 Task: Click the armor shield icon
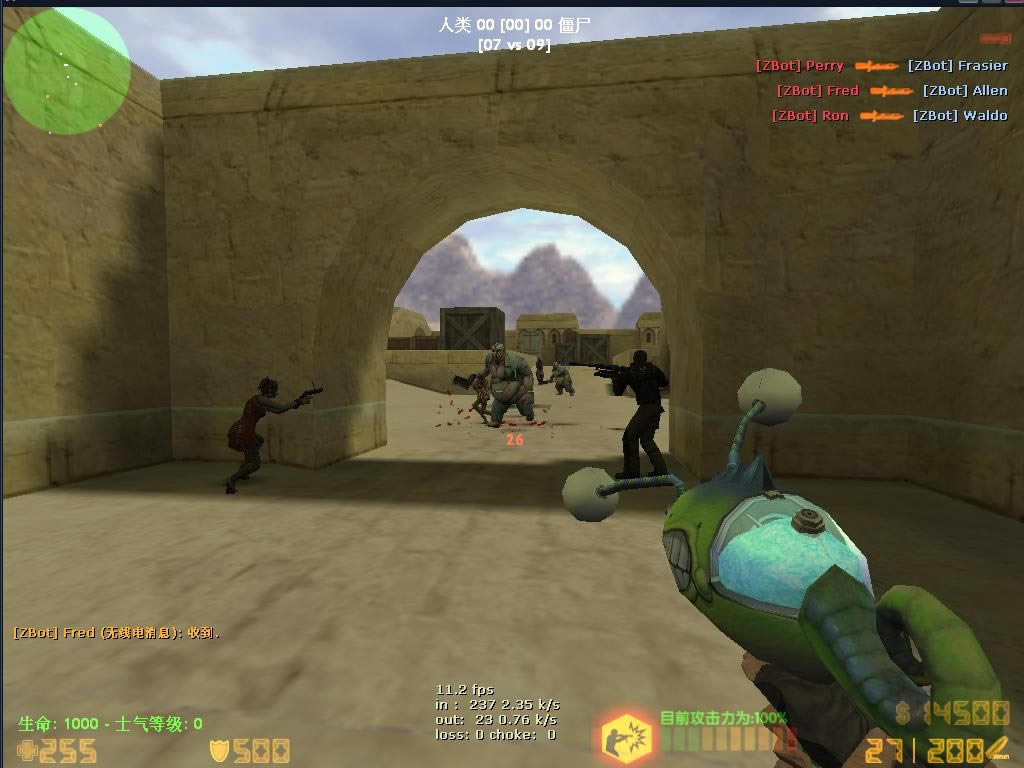[219, 751]
